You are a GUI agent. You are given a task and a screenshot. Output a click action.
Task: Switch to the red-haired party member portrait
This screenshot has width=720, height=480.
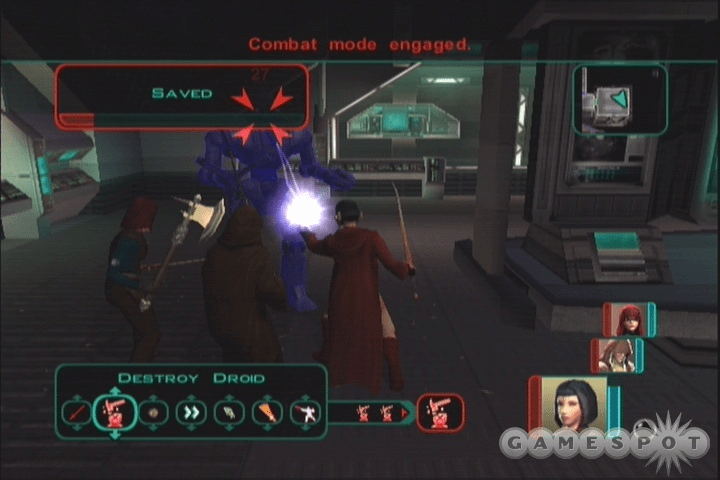click(x=628, y=319)
